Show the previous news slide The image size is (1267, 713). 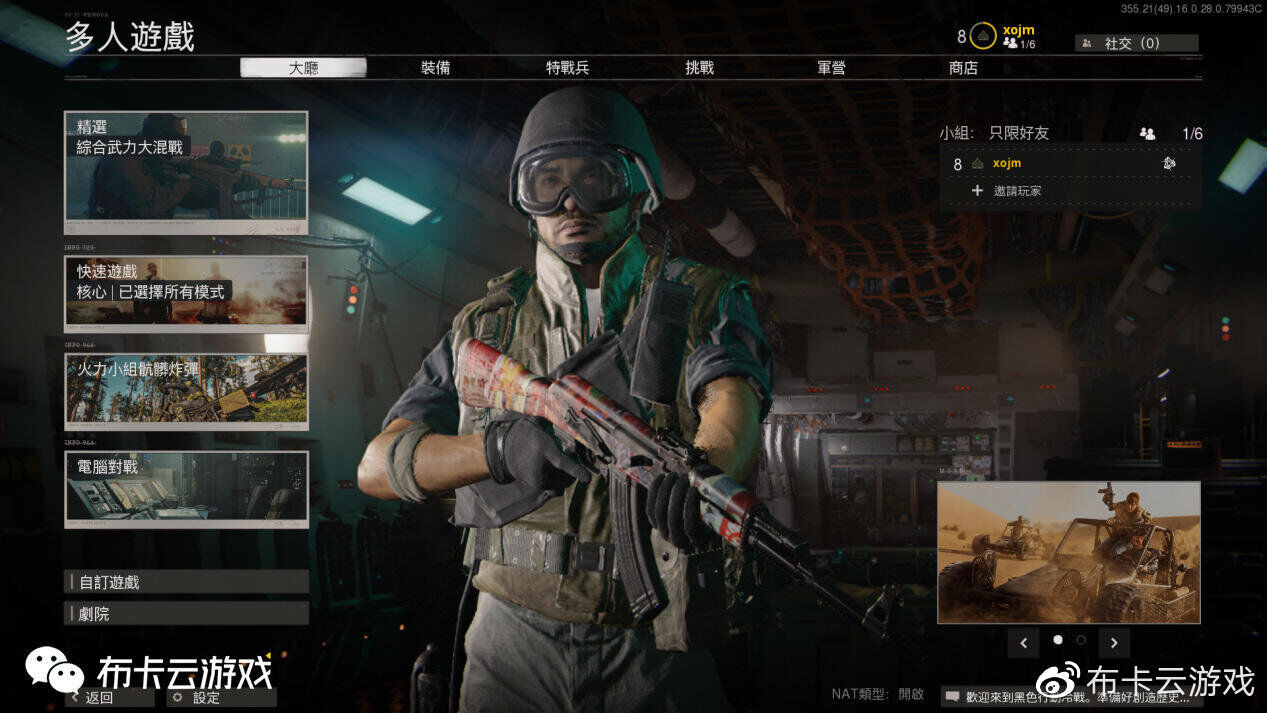point(1023,643)
